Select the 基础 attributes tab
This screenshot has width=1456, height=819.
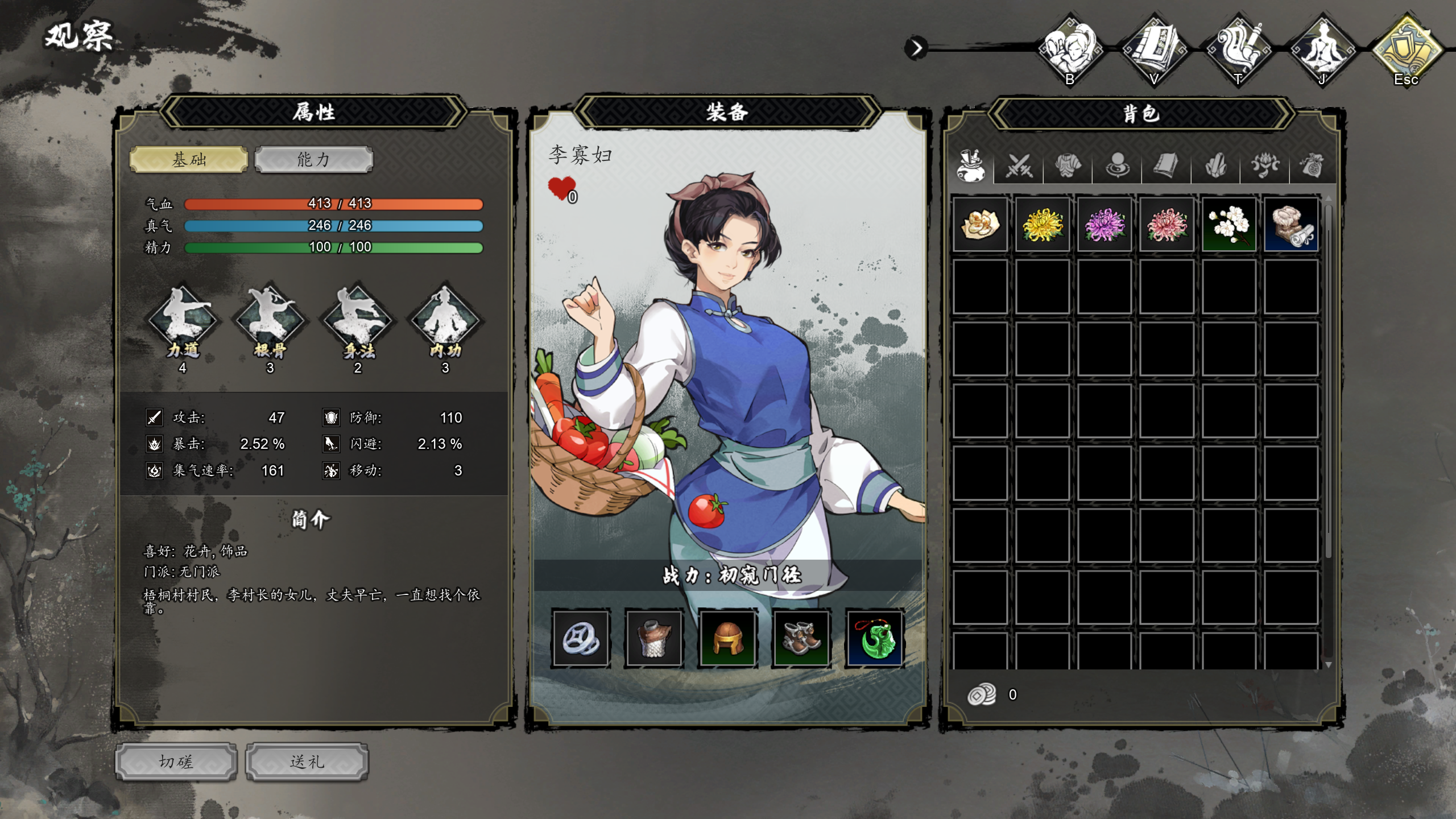click(189, 160)
